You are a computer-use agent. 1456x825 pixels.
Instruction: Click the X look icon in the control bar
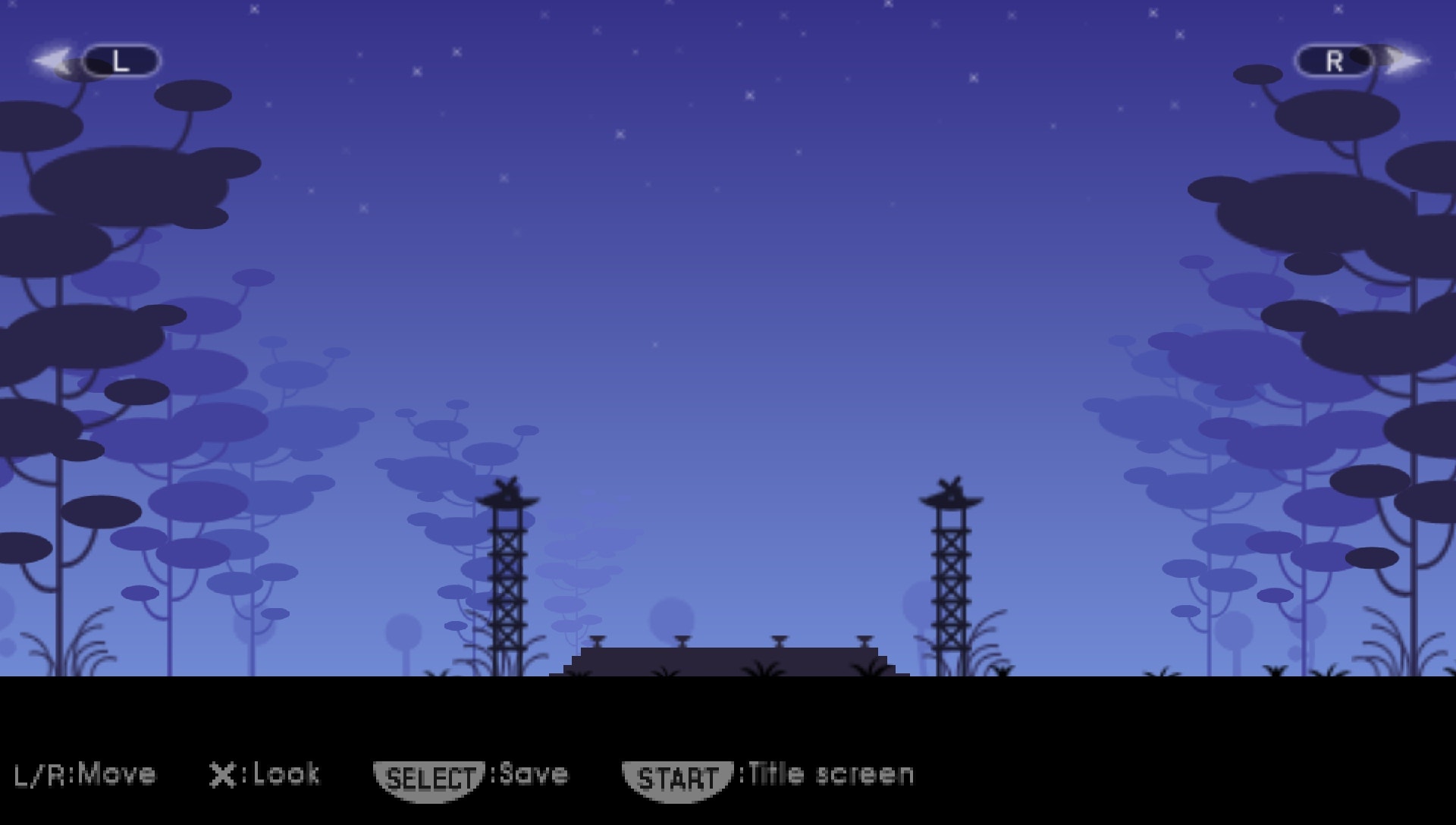point(223,774)
